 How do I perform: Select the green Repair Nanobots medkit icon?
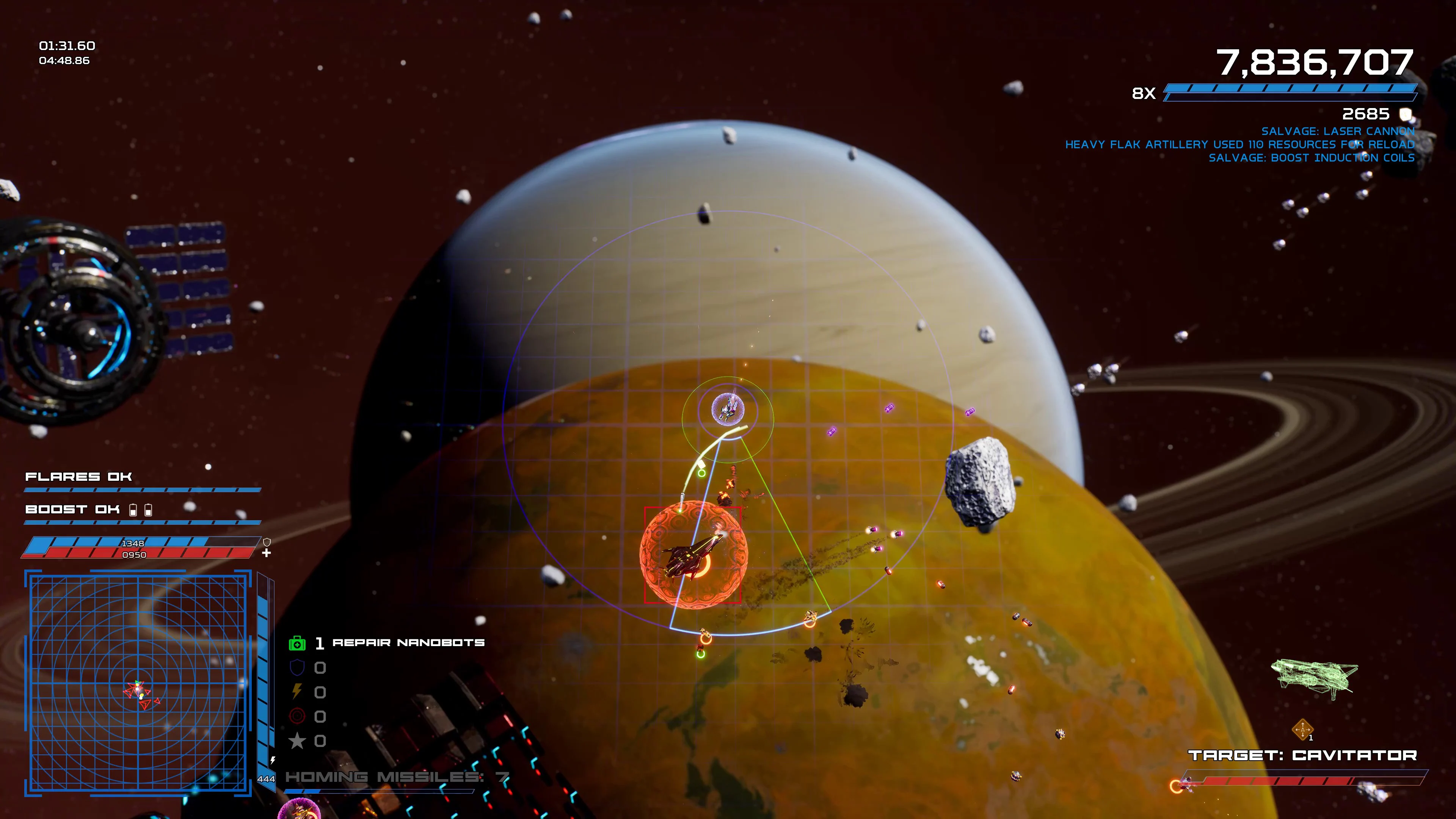[x=297, y=643]
